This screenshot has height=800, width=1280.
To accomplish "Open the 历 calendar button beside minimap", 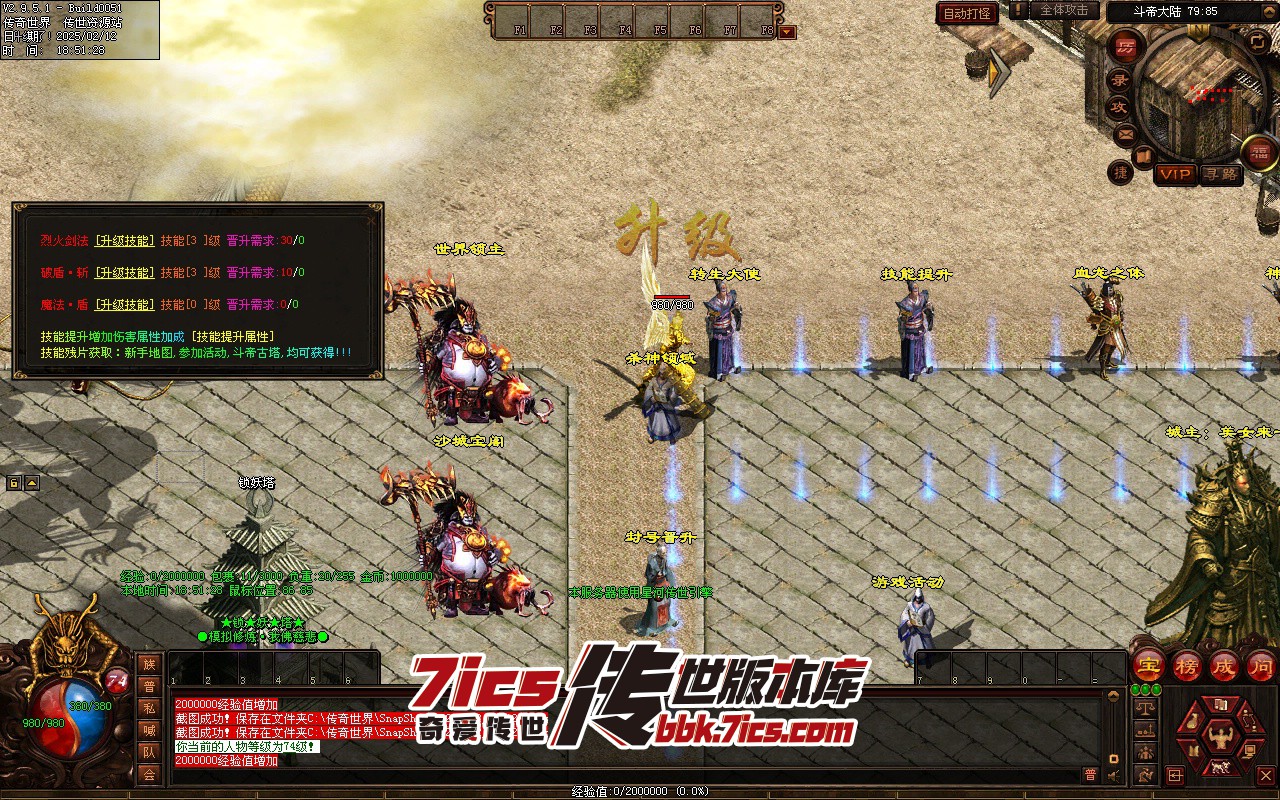I will 1126,47.
